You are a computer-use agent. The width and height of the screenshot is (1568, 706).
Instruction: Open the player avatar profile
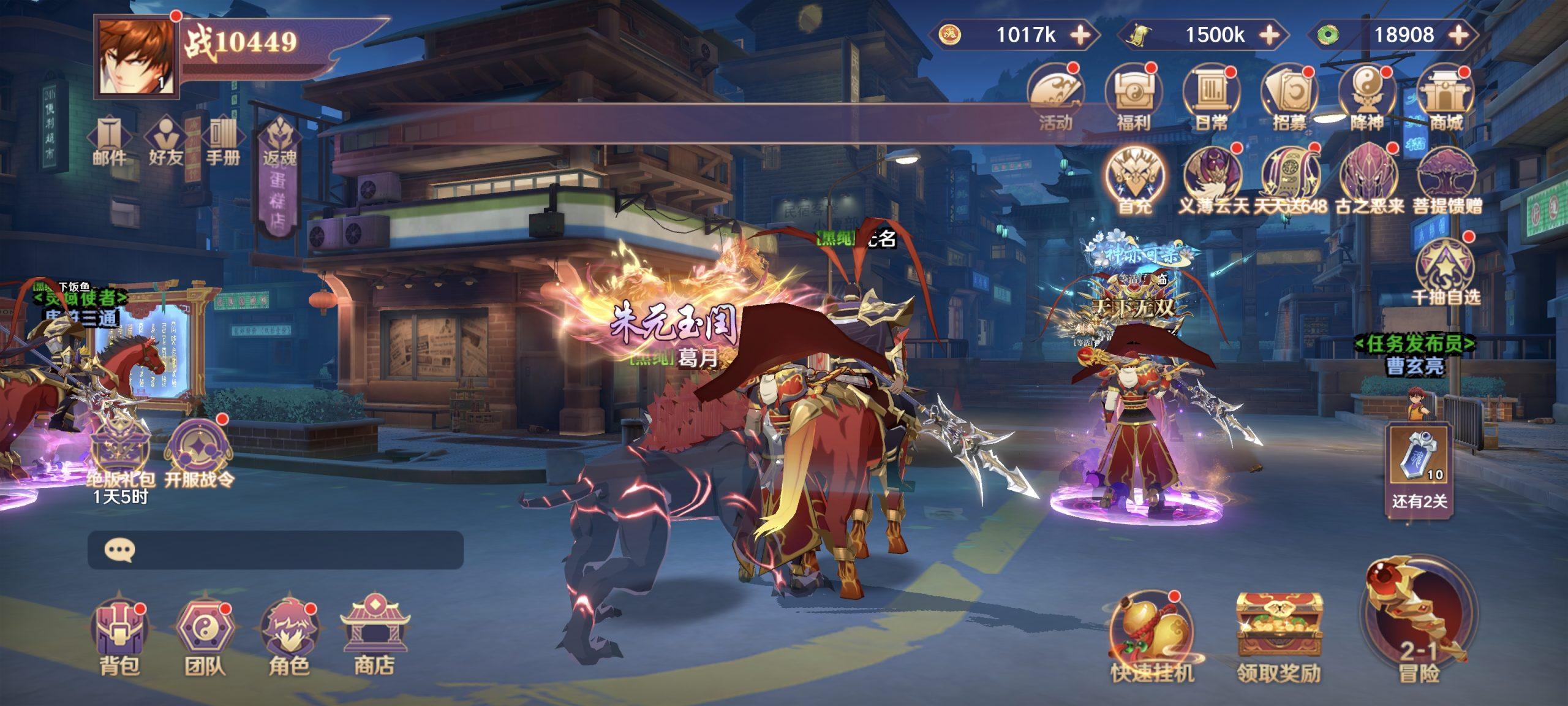point(136,56)
